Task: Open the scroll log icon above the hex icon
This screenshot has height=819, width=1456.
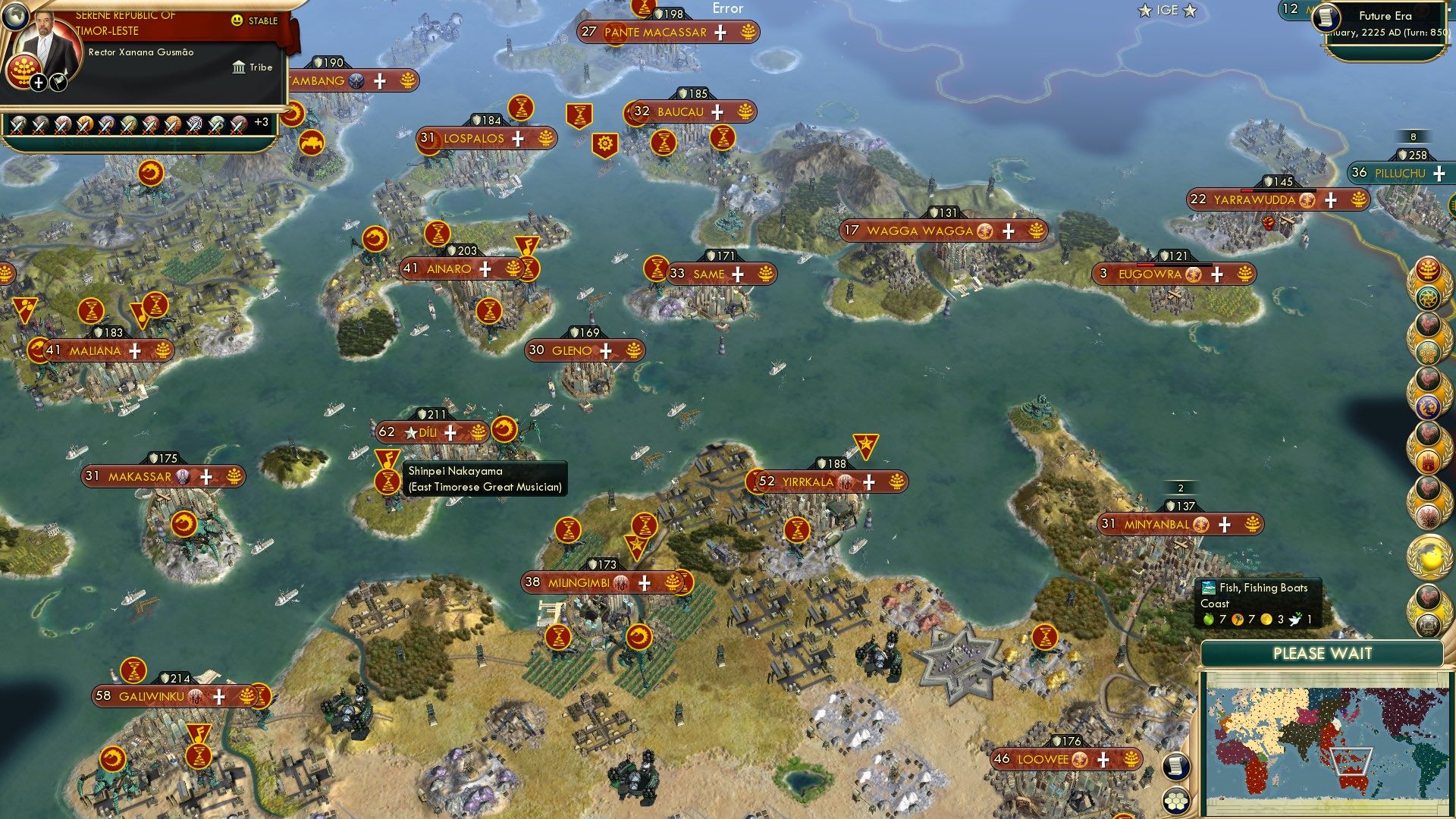Action: (x=1178, y=766)
